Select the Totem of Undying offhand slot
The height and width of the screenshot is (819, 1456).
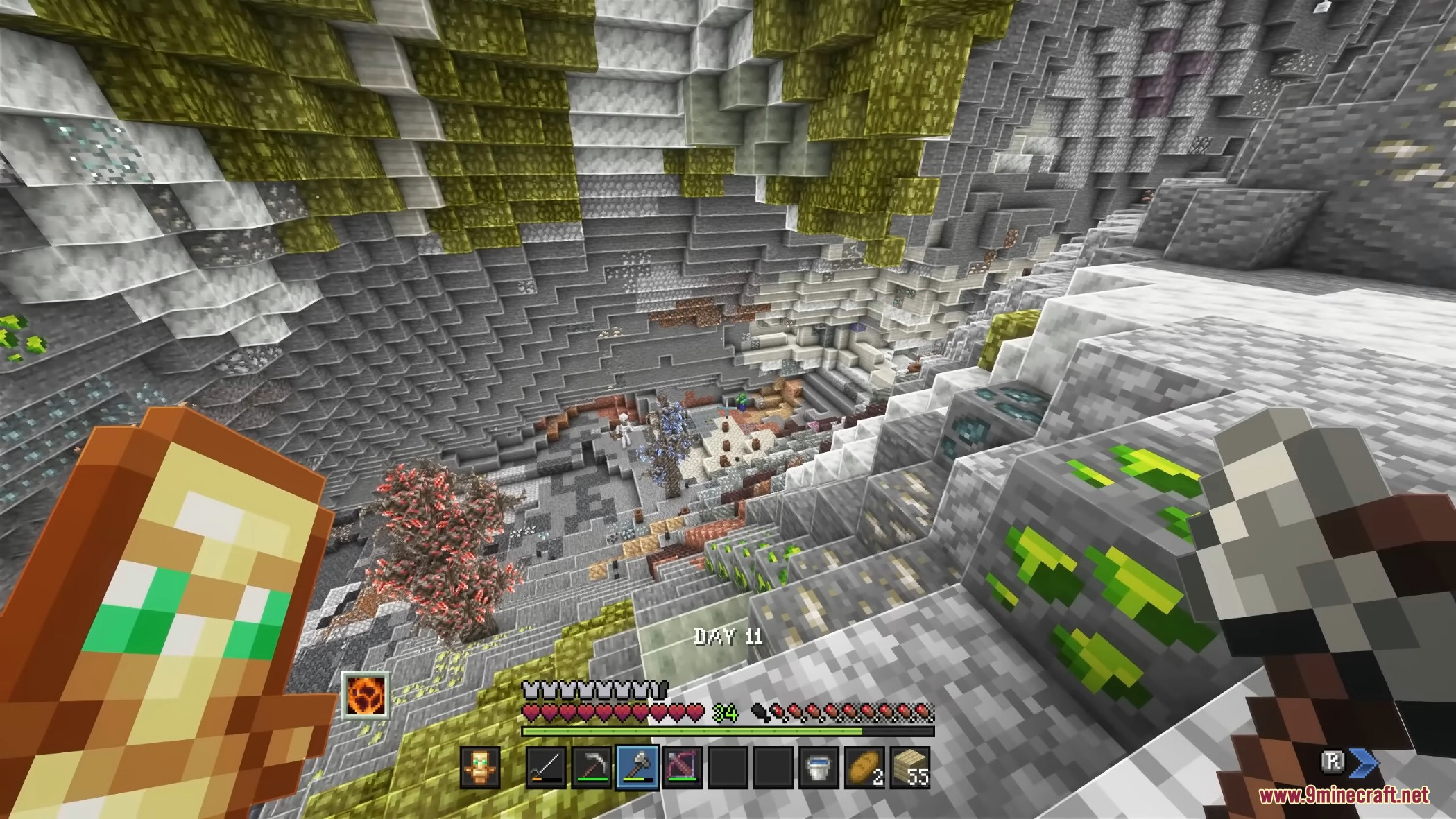tap(480, 768)
